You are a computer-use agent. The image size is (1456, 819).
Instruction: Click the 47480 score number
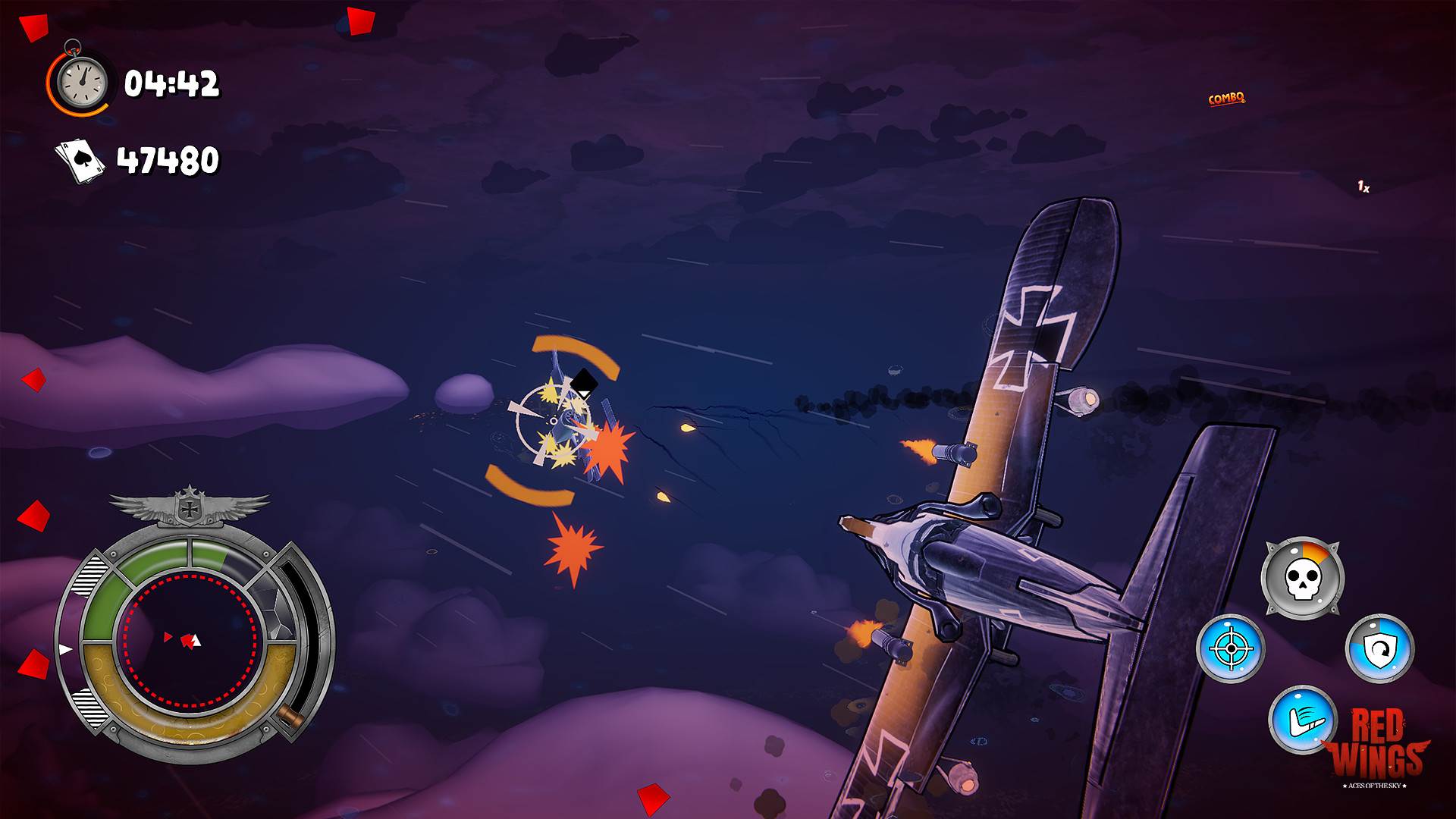coord(170,159)
